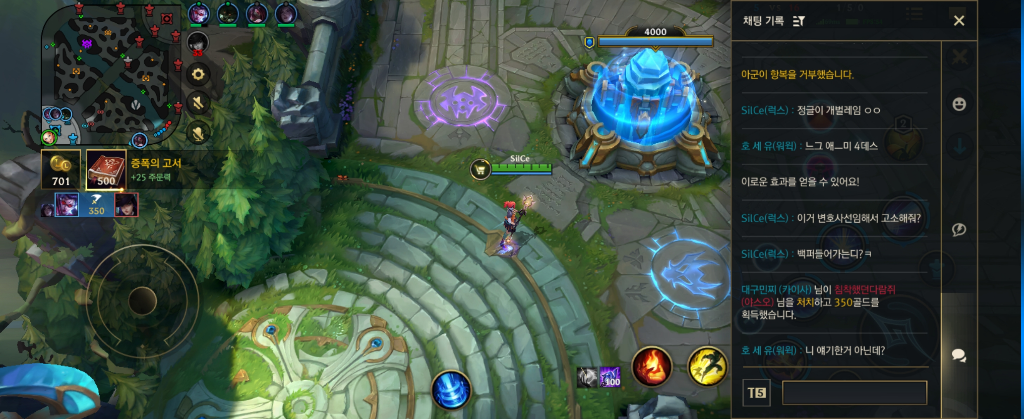Activate the Flash summoner spell

707,367
